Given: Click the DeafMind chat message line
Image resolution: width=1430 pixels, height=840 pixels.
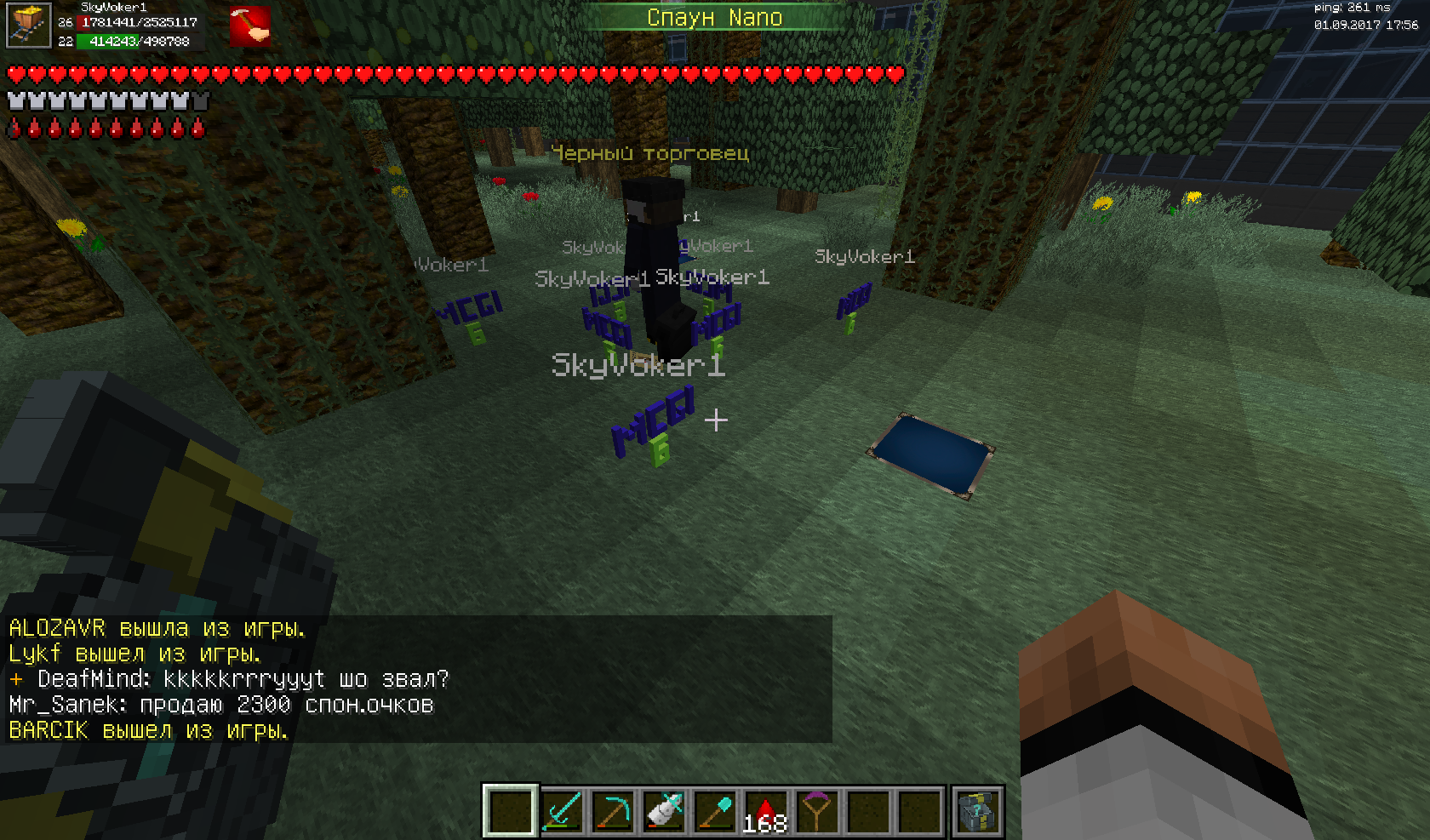Looking at the screenshot, I should pyautogui.click(x=228, y=679).
